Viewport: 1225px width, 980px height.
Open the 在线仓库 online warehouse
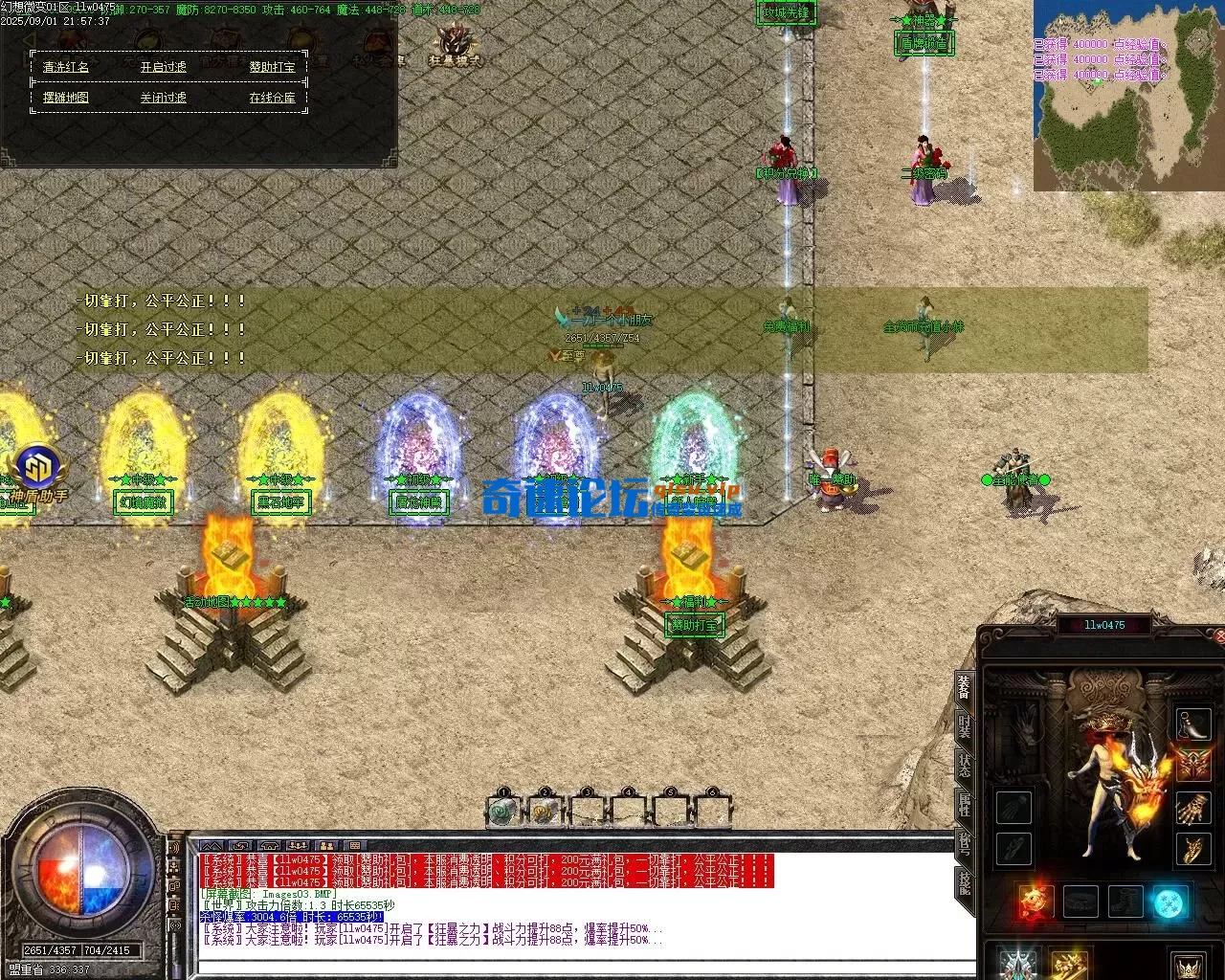point(273,98)
